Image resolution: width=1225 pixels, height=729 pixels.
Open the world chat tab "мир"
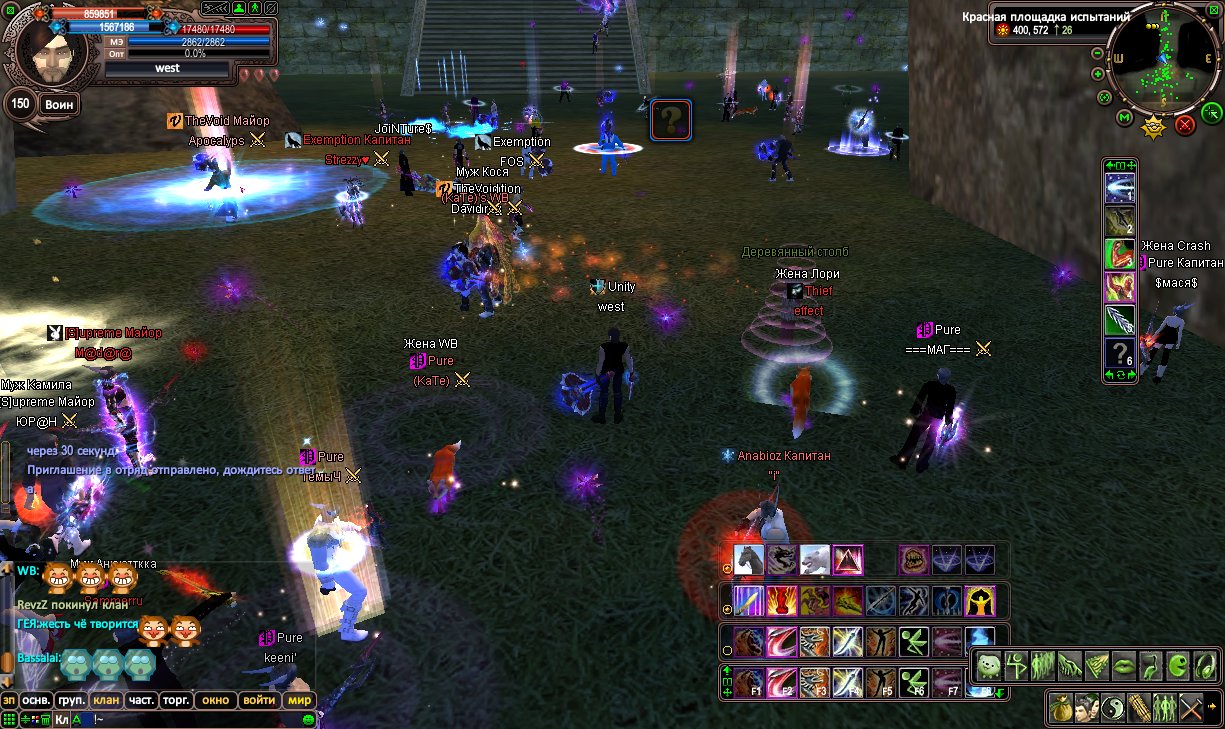300,700
